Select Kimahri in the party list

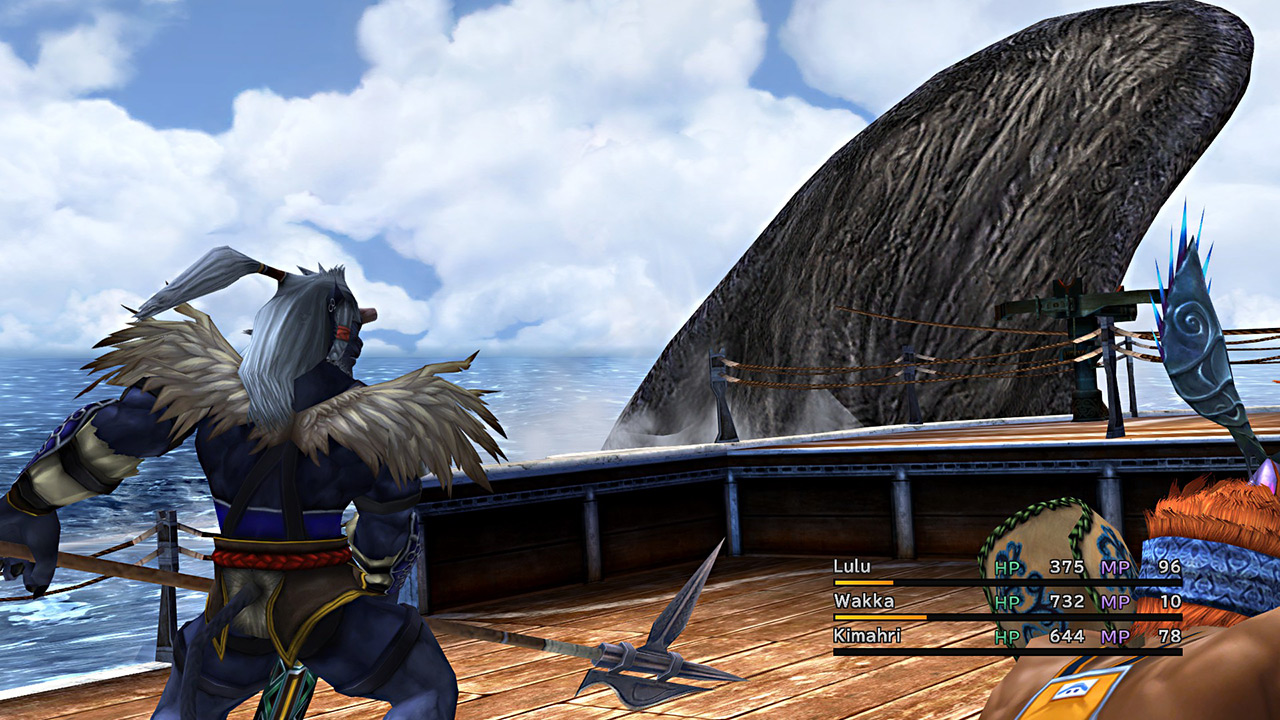(x=867, y=635)
